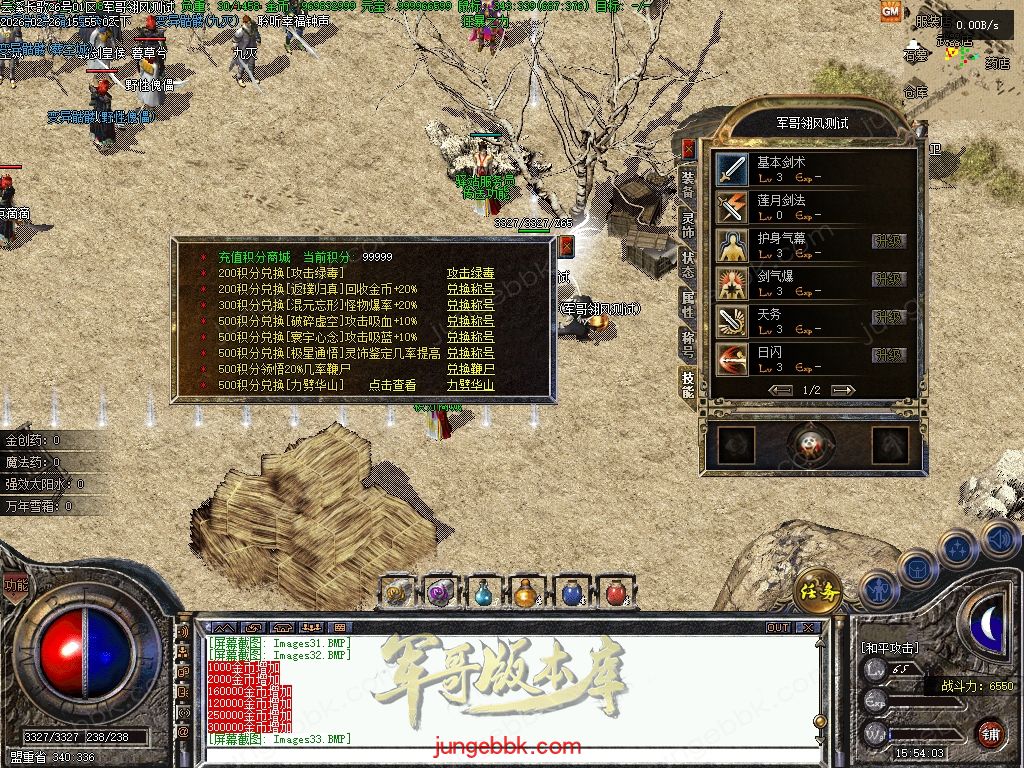Open the 任务 quest button
The image size is (1024, 768).
[818, 591]
